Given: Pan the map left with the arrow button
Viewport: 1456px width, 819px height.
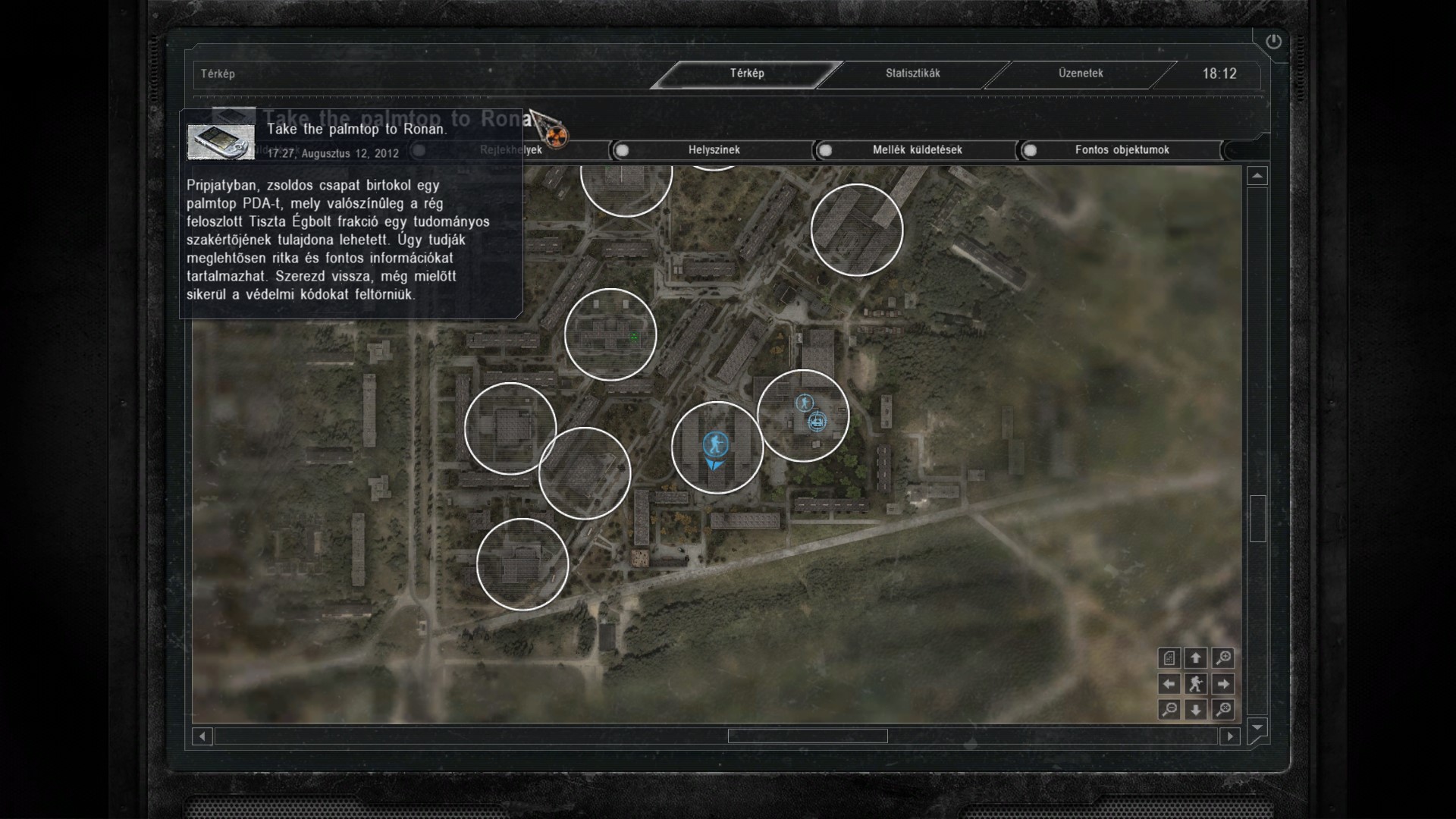Looking at the screenshot, I should click(x=1169, y=684).
